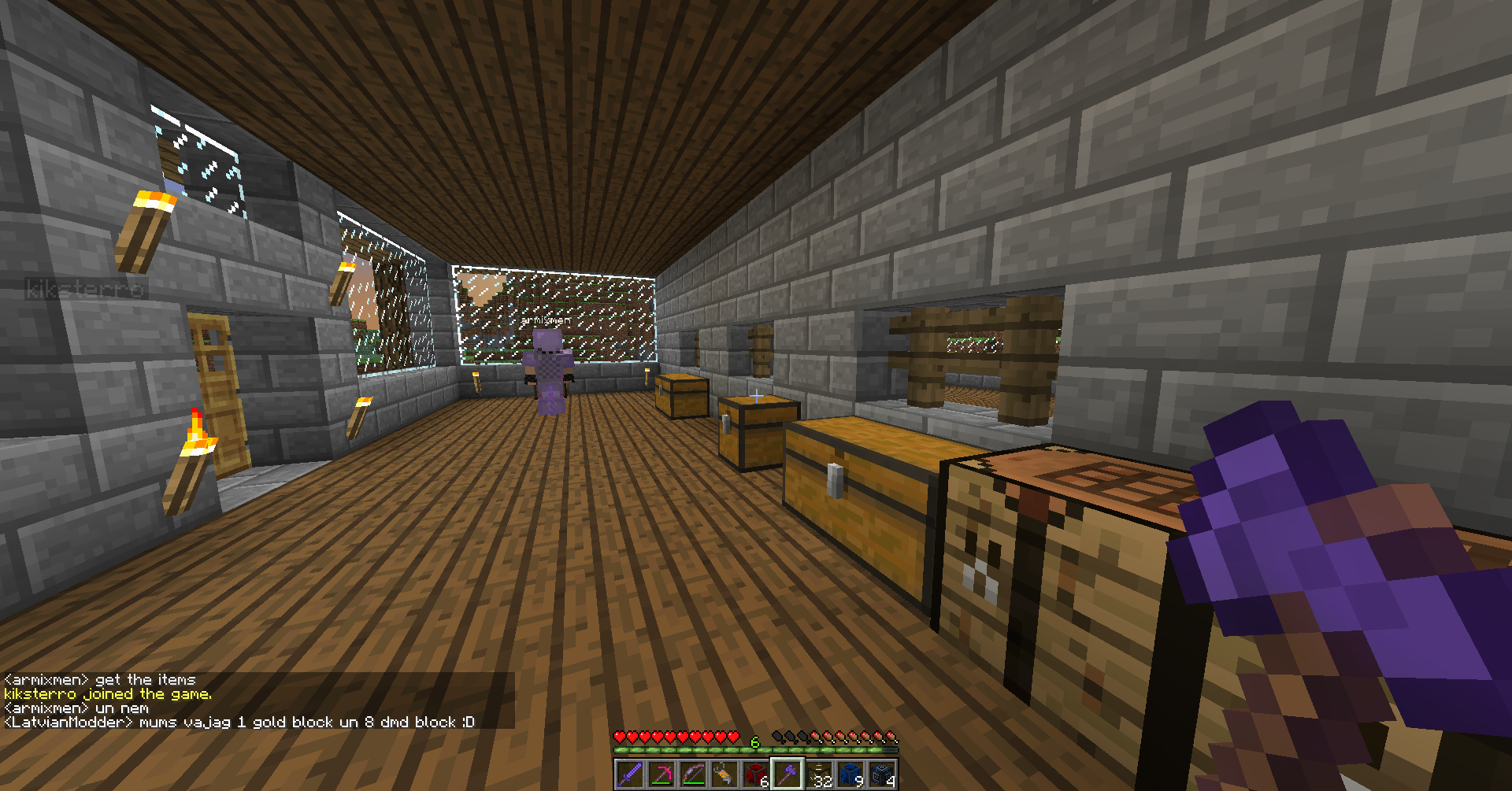Choose the dark block stack of 32
Screen dimensions: 1512x791
click(x=819, y=774)
